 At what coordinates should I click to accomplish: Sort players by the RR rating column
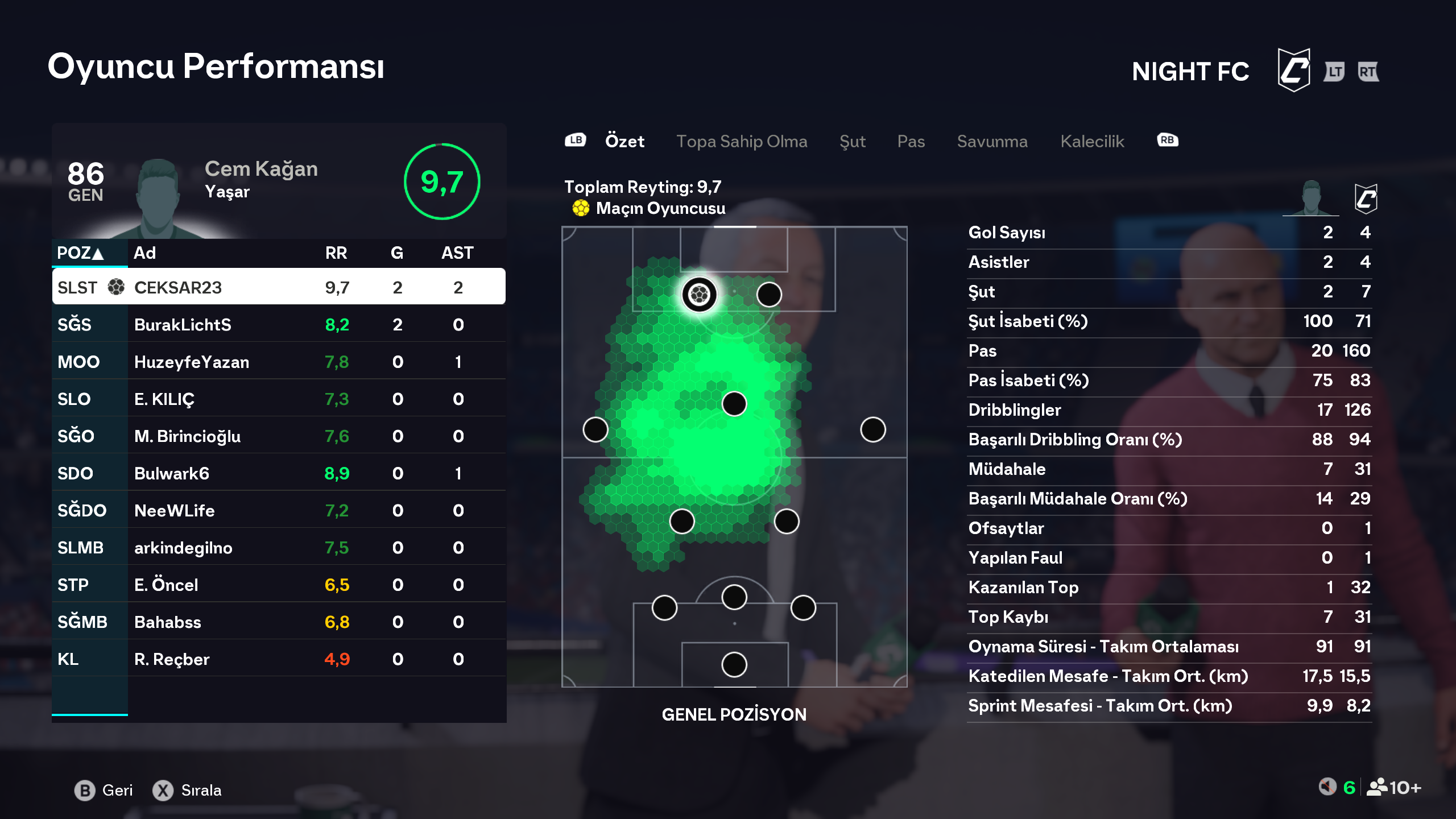click(336, 253)
